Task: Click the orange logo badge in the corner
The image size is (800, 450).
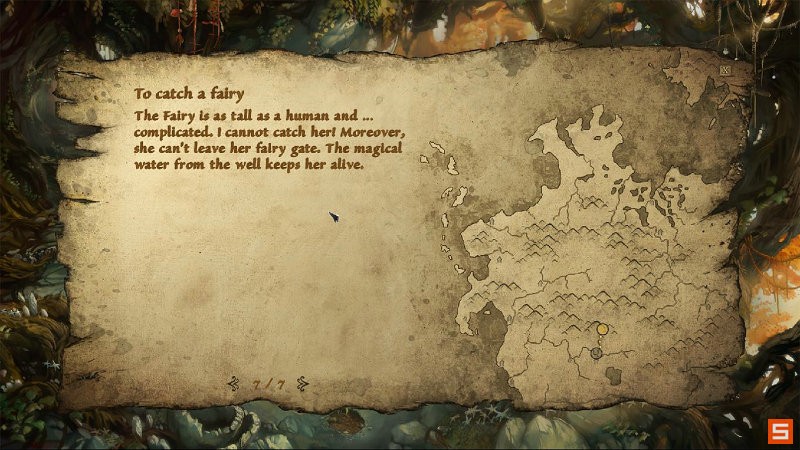Action: [x=779, y=431]
